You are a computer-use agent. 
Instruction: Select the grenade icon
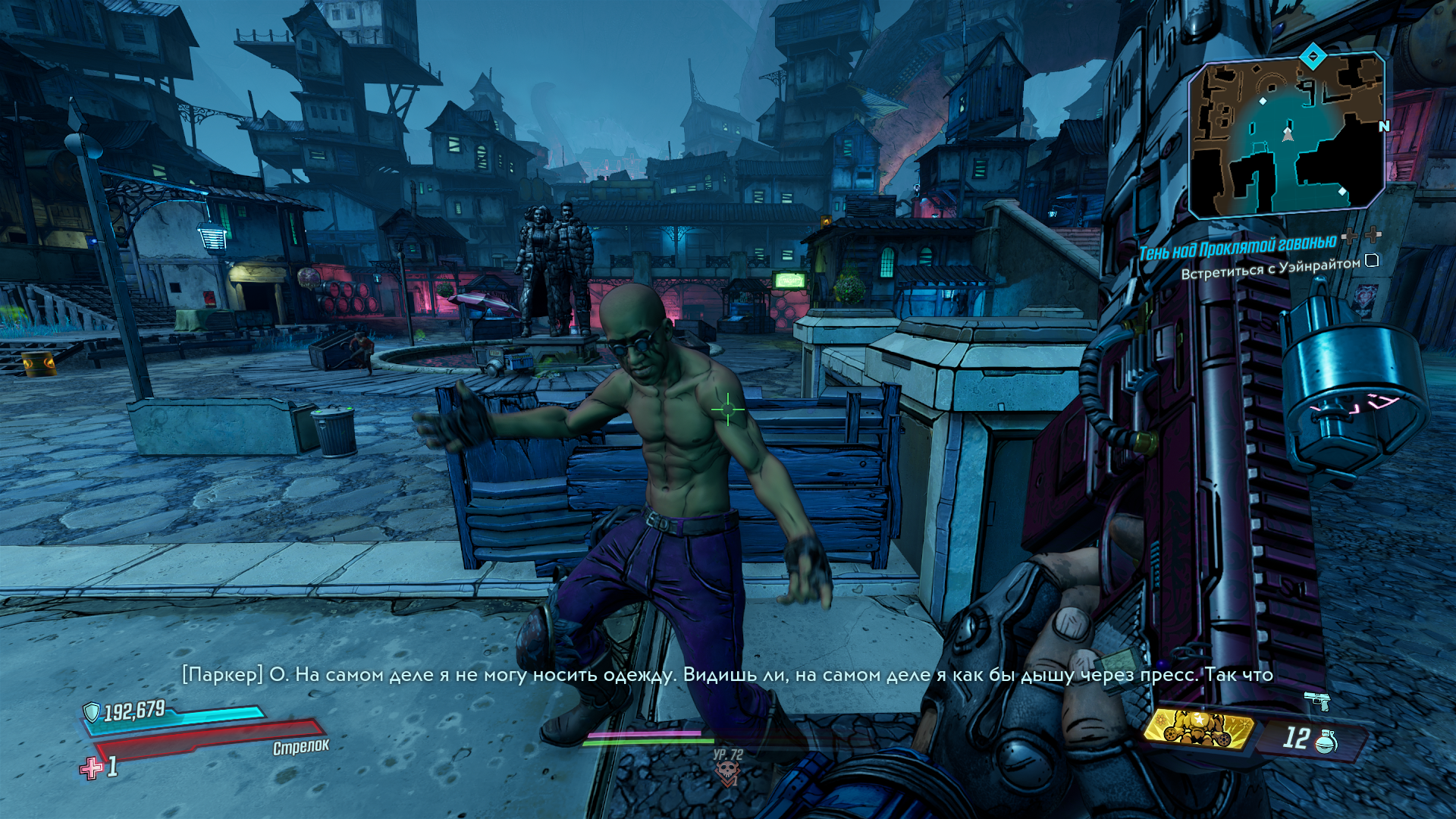pyautogui.click(x=1326, y=741)
